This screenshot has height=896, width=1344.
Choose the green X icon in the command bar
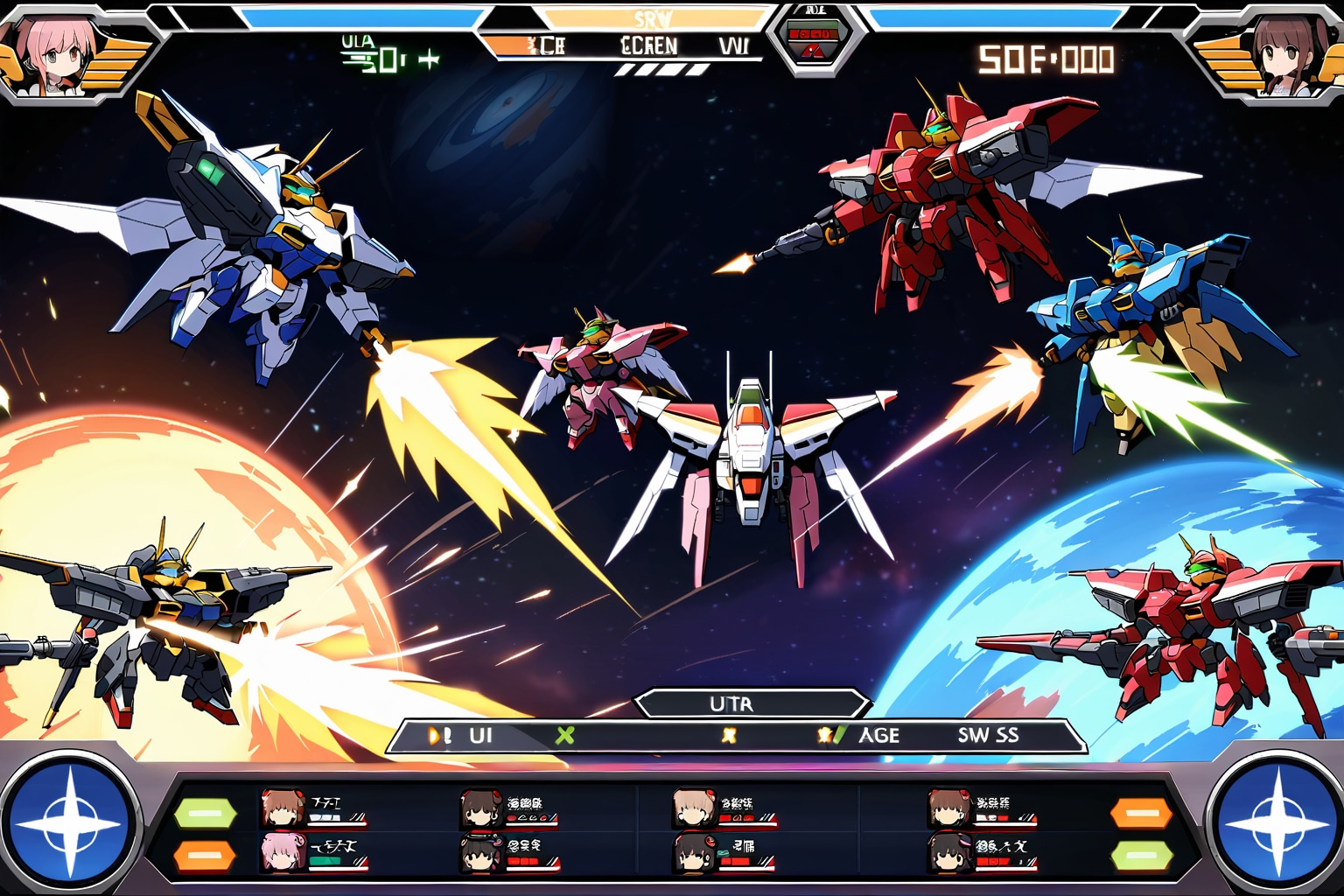click(x=565, y=736)
